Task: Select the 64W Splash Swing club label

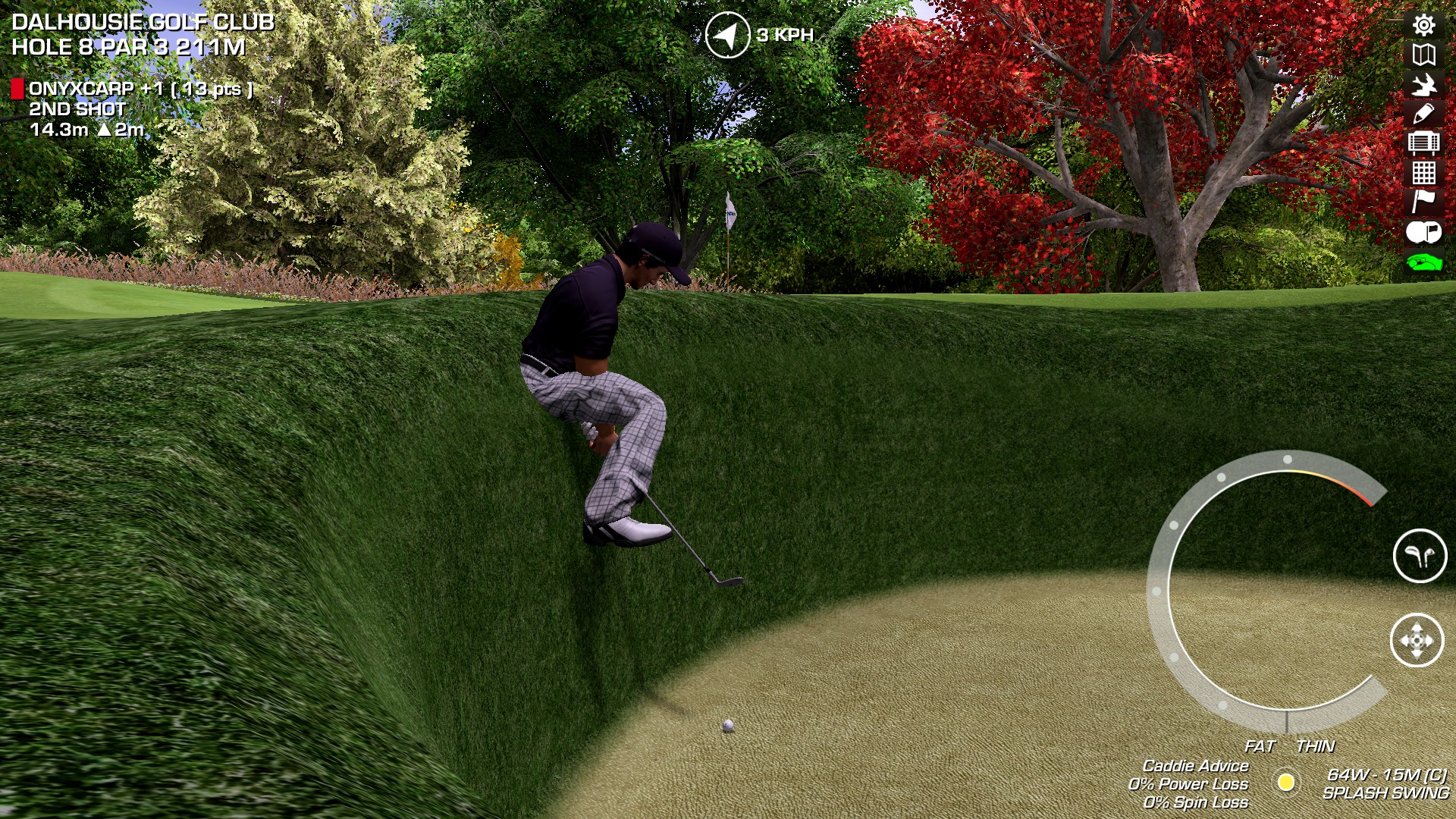Action: (x=1385, y=783)
